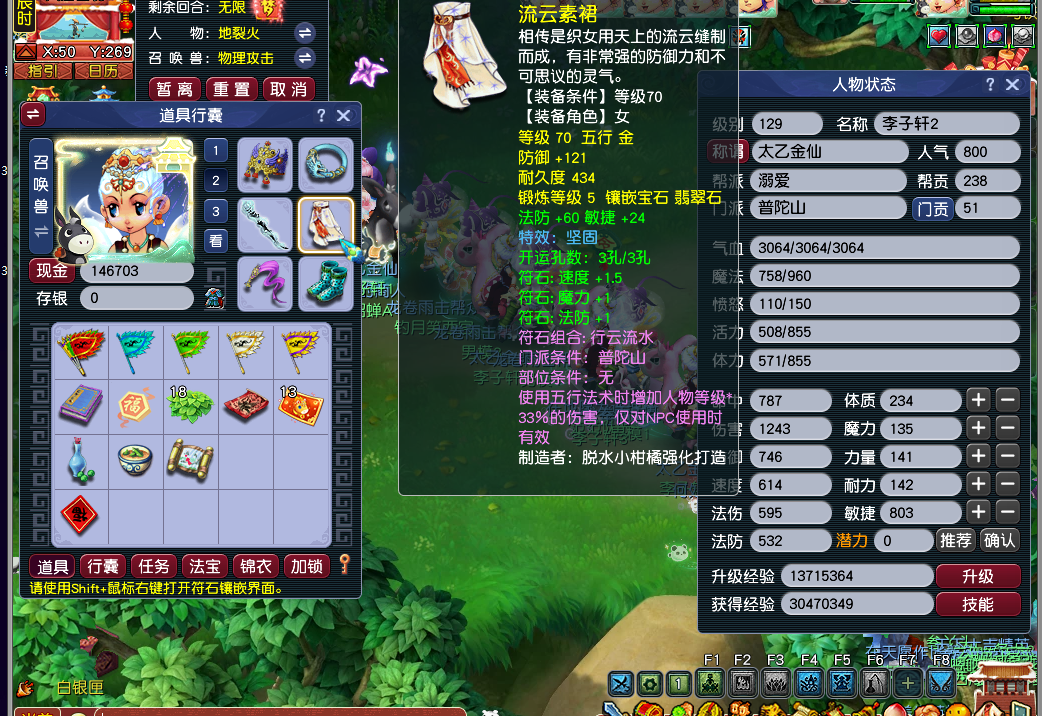1042x716 pixels.
Task: Show the 锦衣 tab
Action: pyautogui.click(x=257, y=566)
